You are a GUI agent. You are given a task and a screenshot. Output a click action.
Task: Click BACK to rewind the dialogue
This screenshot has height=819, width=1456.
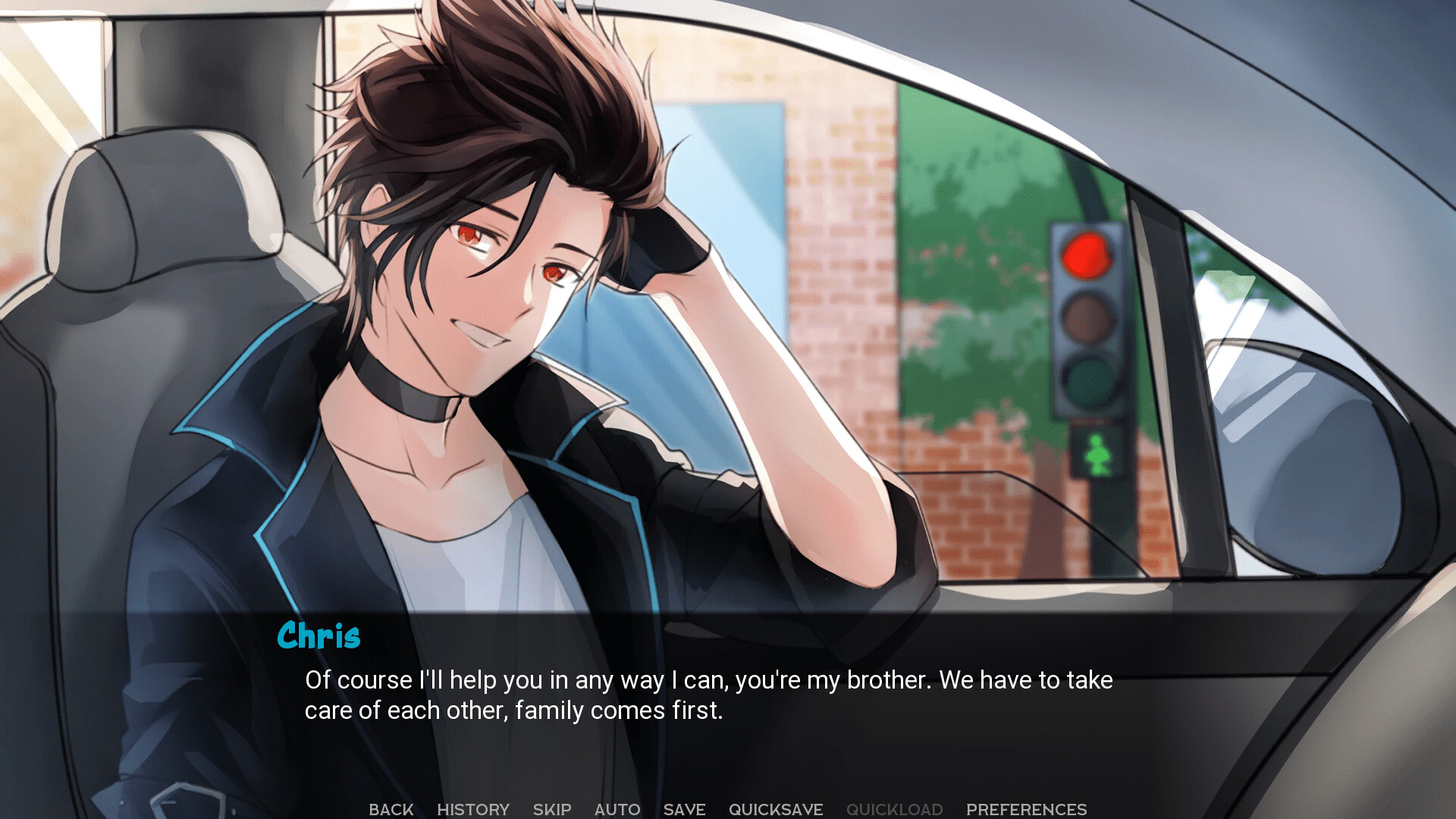pos(391,809)
